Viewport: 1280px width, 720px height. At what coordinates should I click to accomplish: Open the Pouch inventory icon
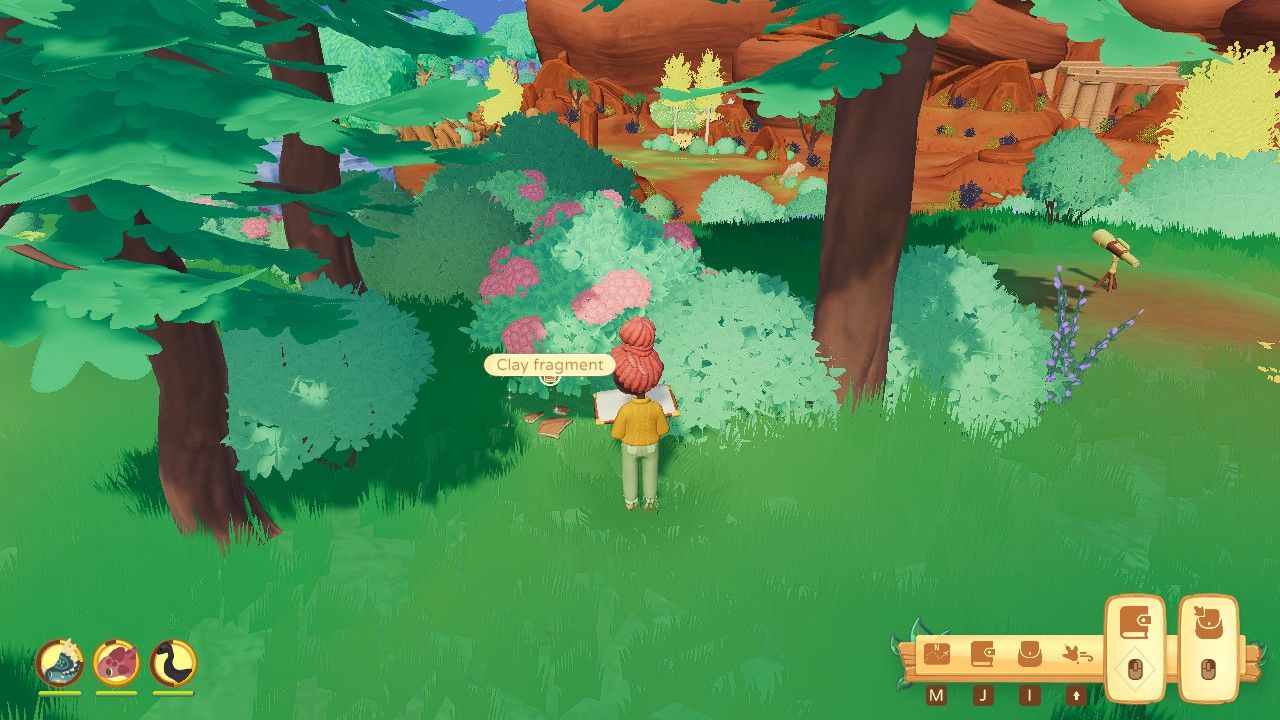[1030, 654]
